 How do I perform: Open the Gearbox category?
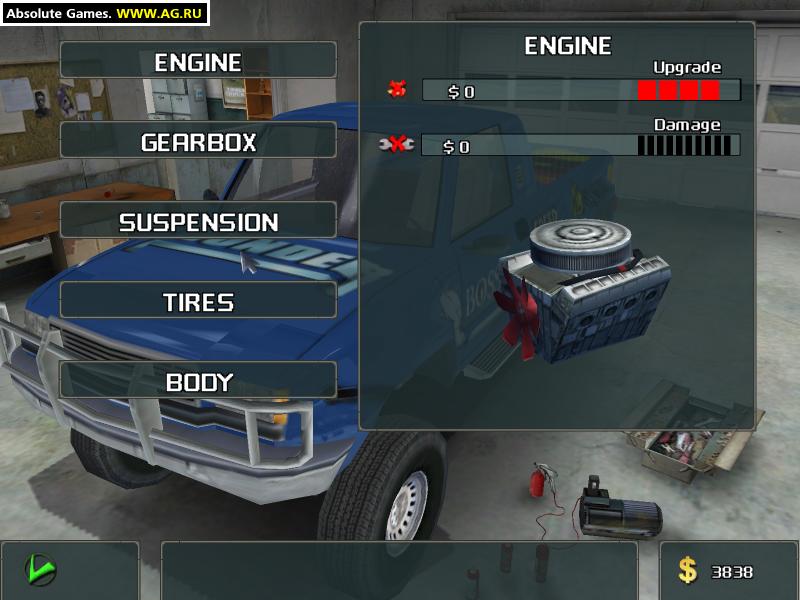(198, 141)
